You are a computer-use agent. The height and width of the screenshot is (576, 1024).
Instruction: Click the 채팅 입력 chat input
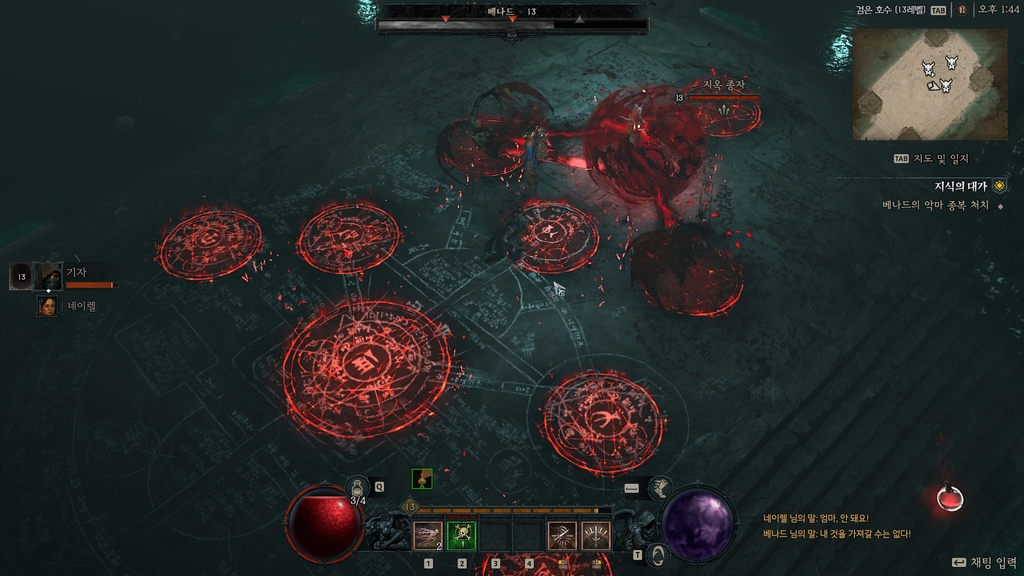pyautogui.click(x=983, y=563)
